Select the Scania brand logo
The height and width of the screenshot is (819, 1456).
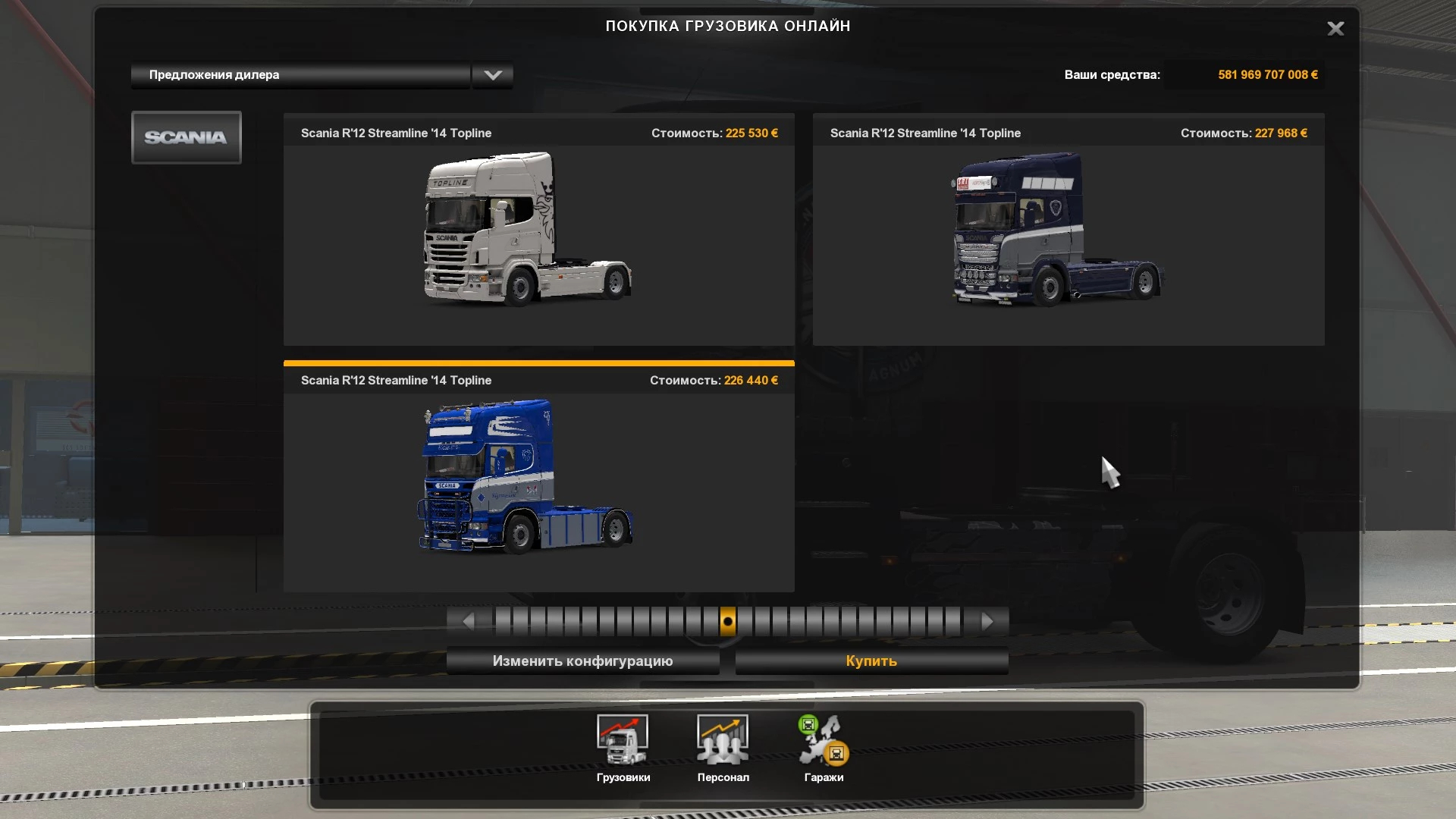(187, 137)
